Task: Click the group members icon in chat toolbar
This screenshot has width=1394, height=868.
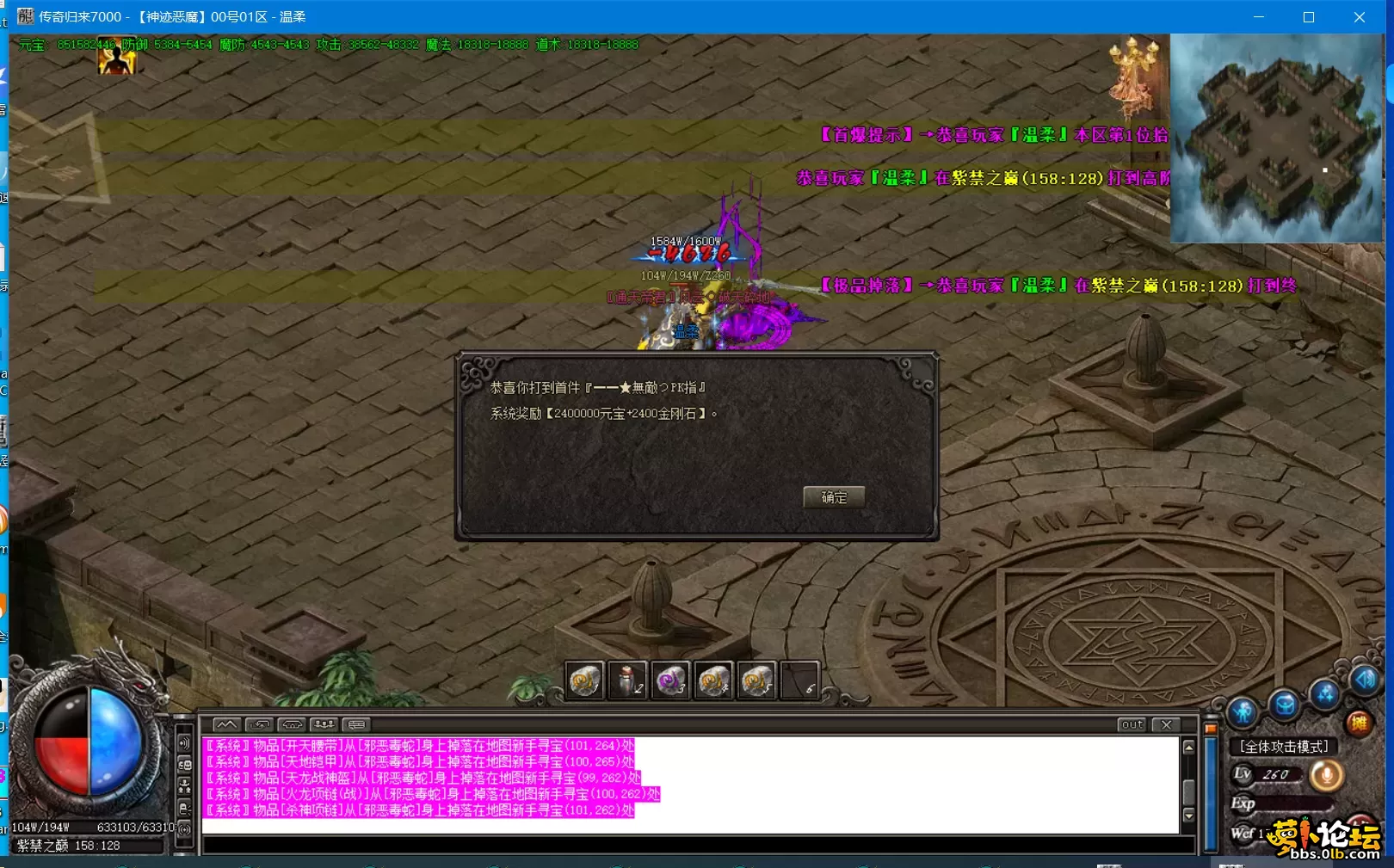Action: click(324, 724)
